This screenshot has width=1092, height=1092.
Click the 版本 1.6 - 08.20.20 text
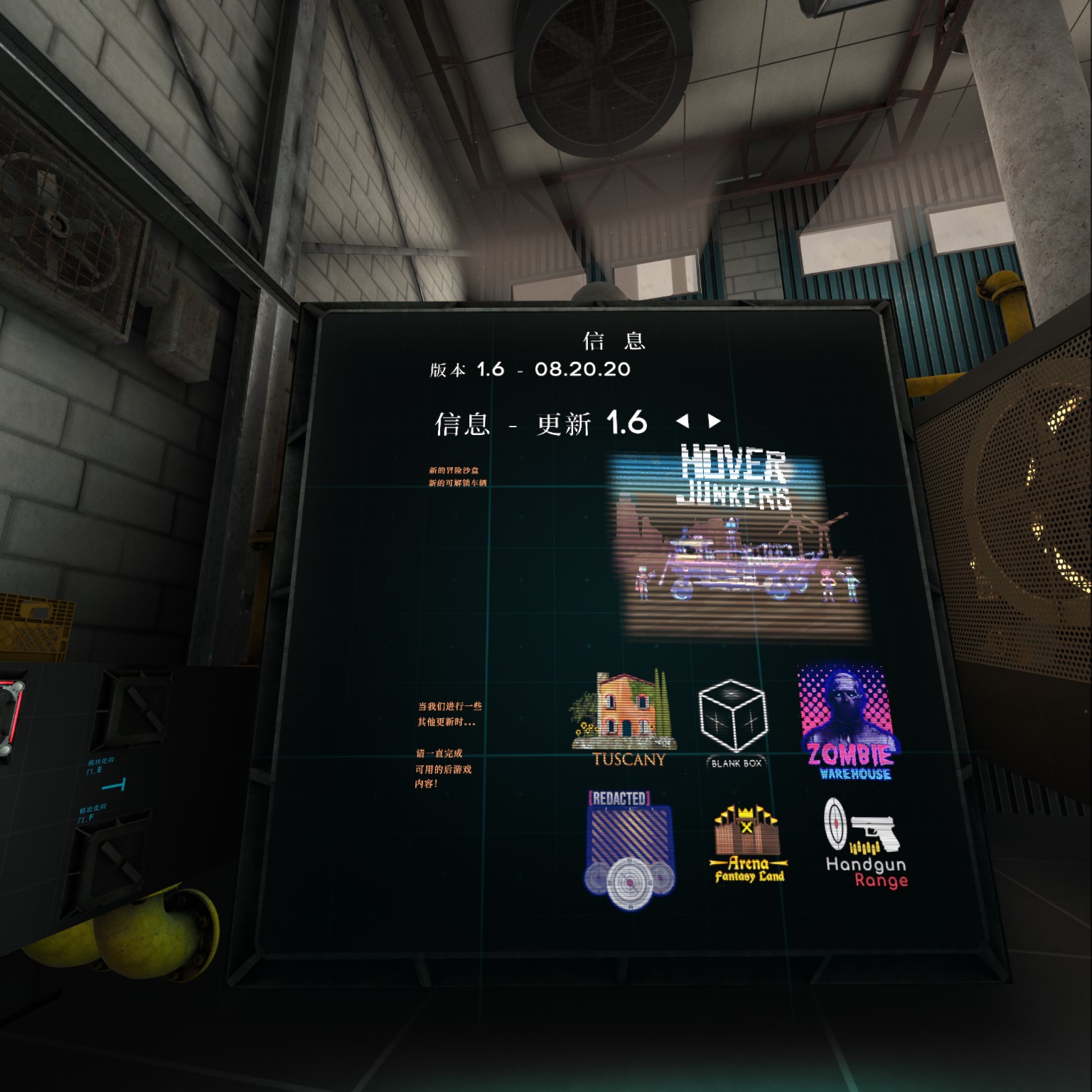[528, 369]
